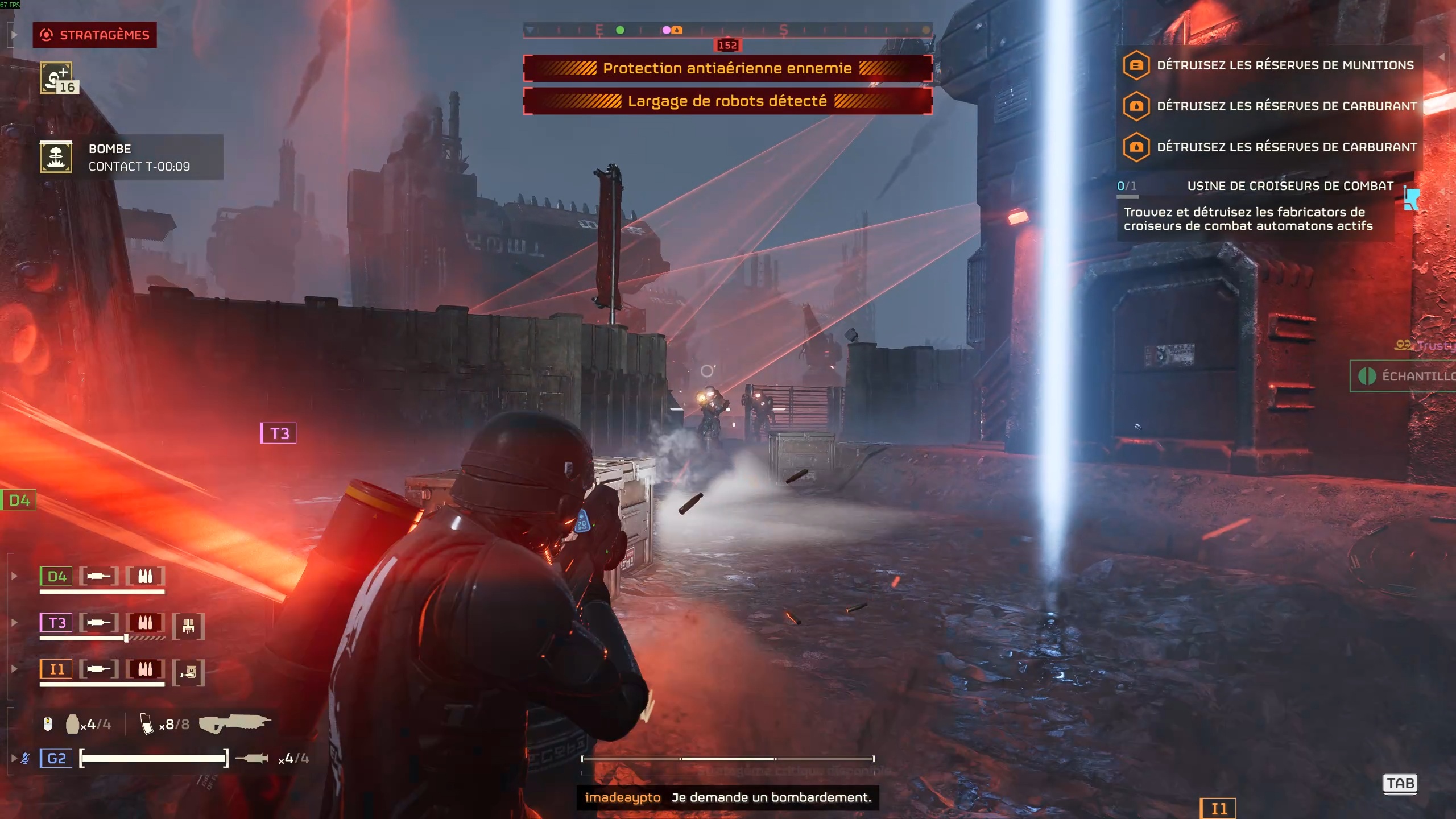1456x819 pixels.
Task: Click the mouse input indicator near grenade count
Action: [48, 725]
